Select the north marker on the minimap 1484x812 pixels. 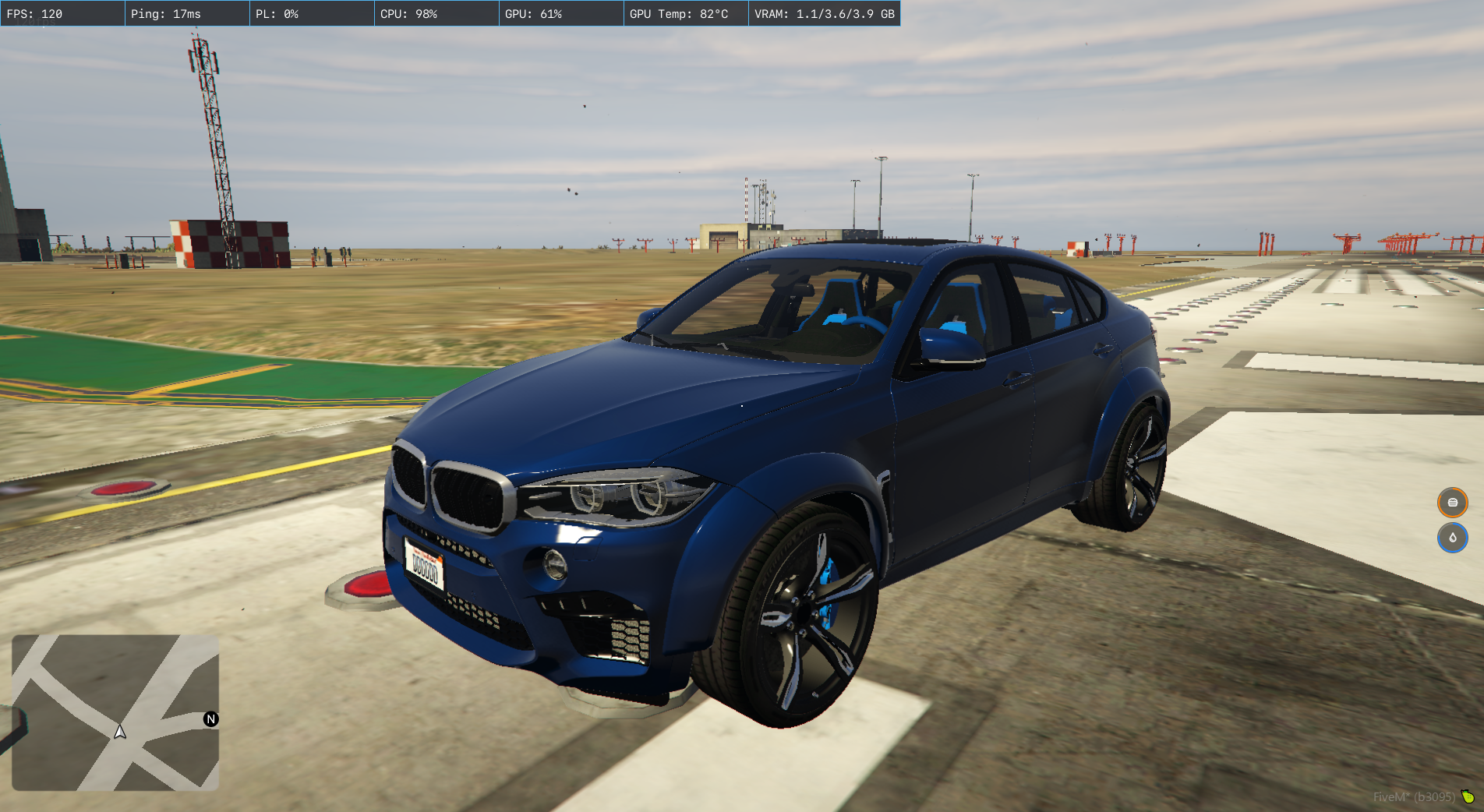click(x=210, y=719)
